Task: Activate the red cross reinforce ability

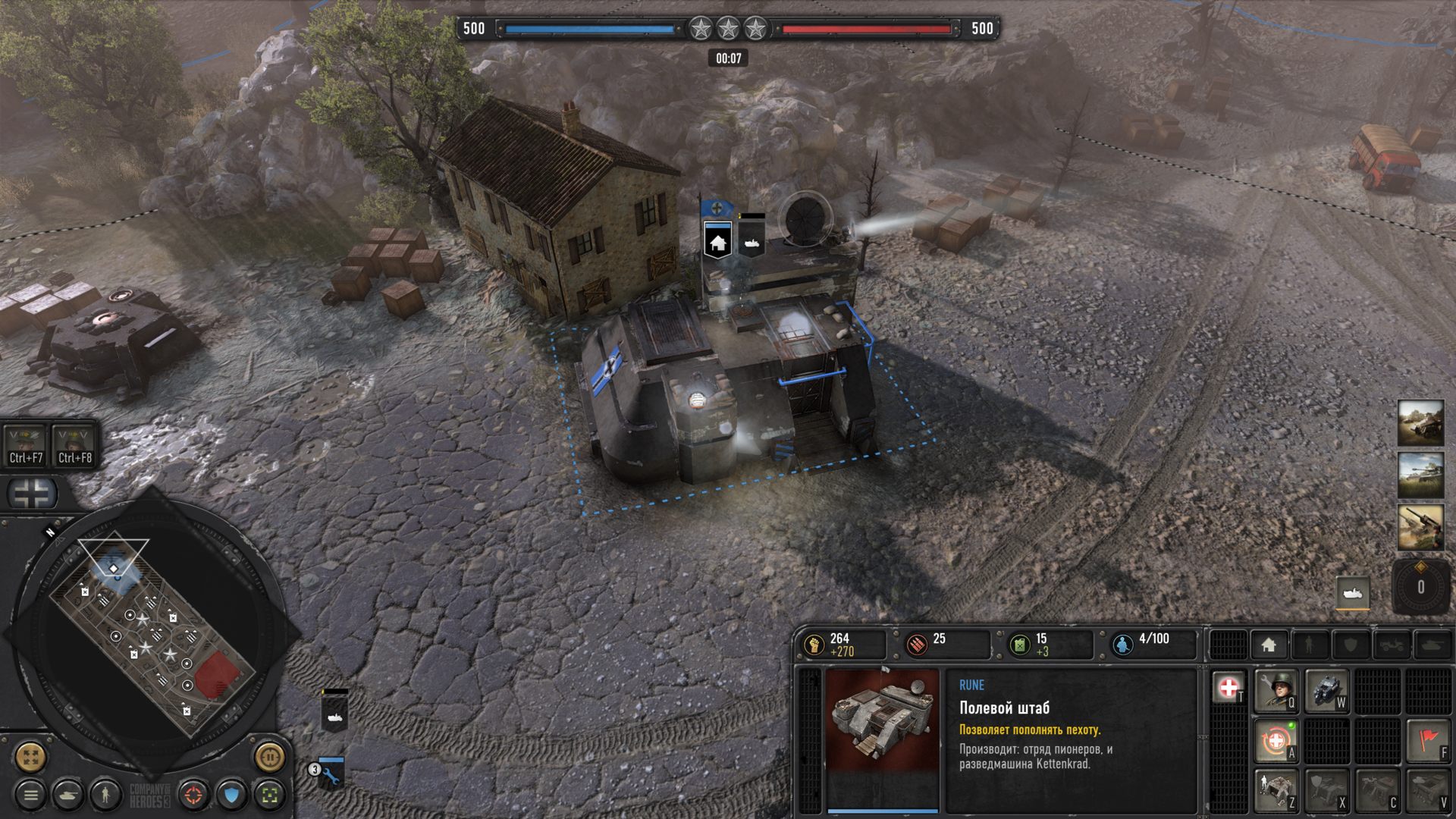Action: click(x=1228, y=689)
